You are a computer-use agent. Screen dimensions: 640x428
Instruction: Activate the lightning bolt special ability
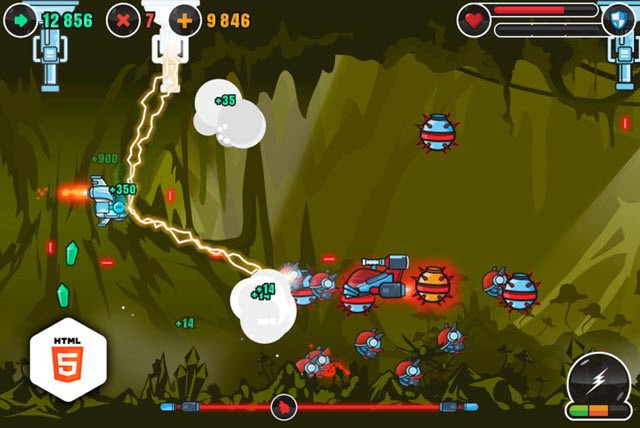(598, 383)
